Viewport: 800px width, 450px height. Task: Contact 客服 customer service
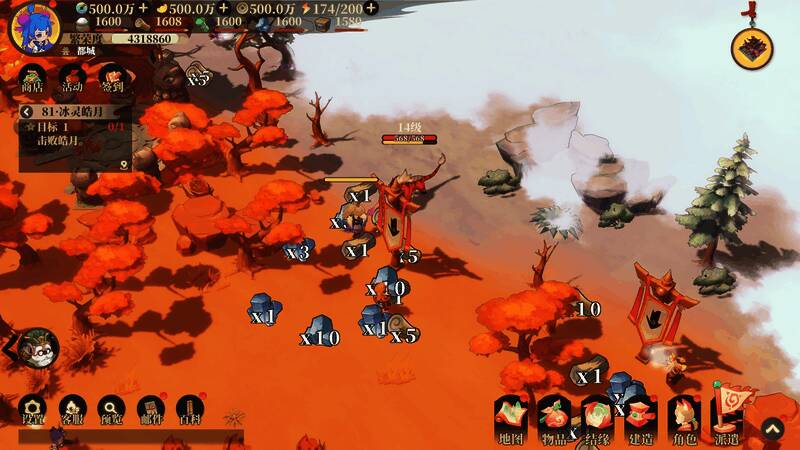[72, 411]
